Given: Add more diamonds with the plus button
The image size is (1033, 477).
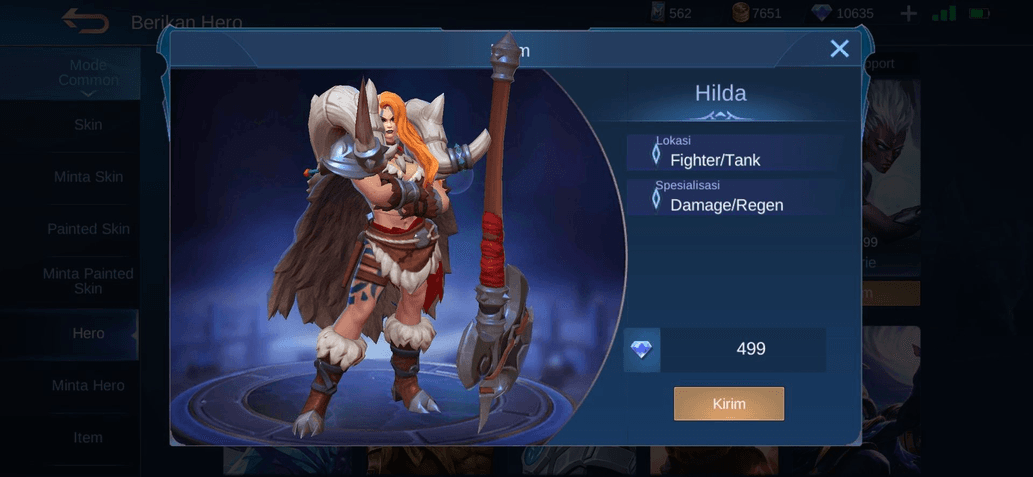Looking at the screenshot, I should 908,14.
